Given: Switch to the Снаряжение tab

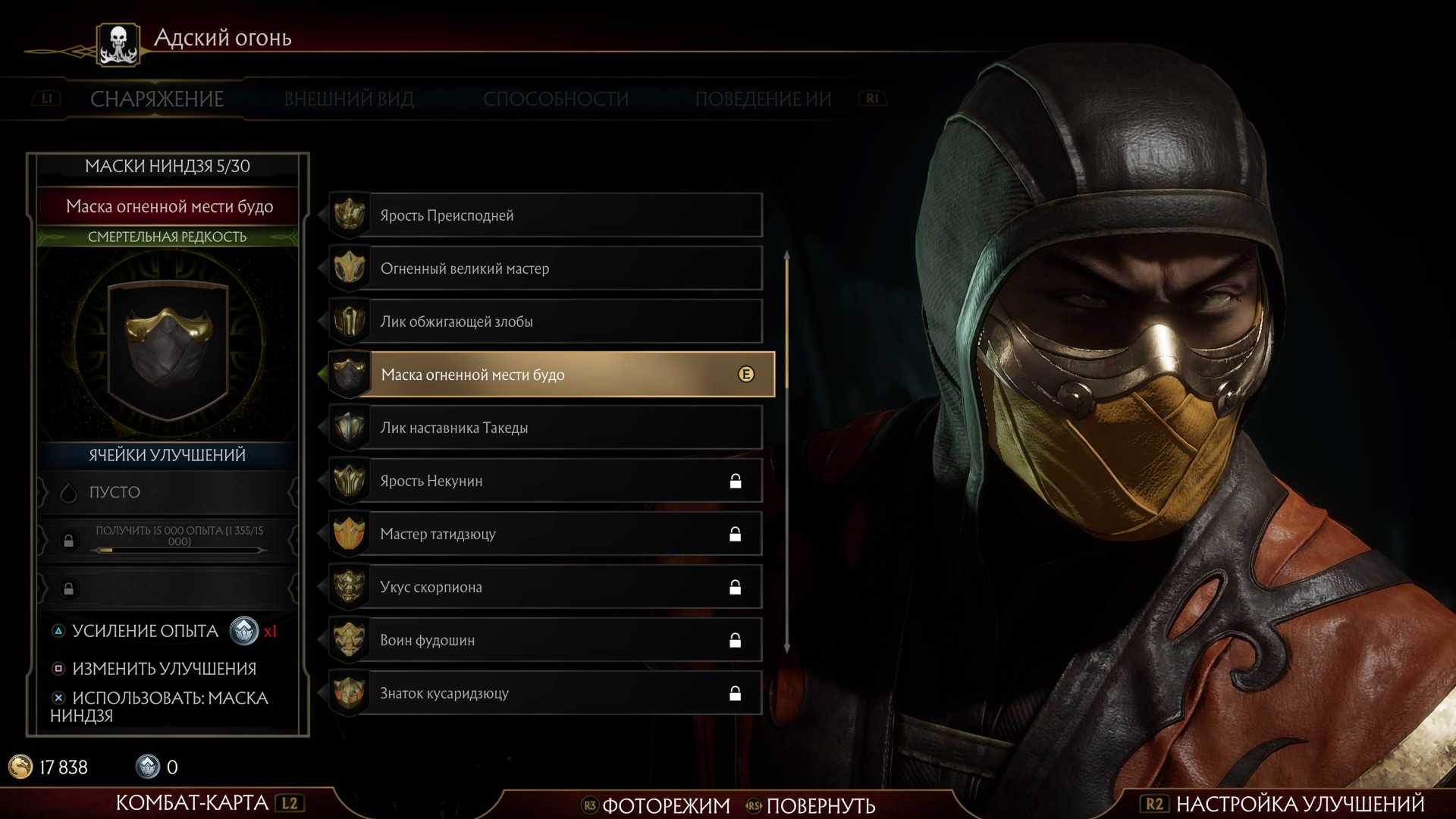Looking at the screenshot, I should tap(157, 99).
